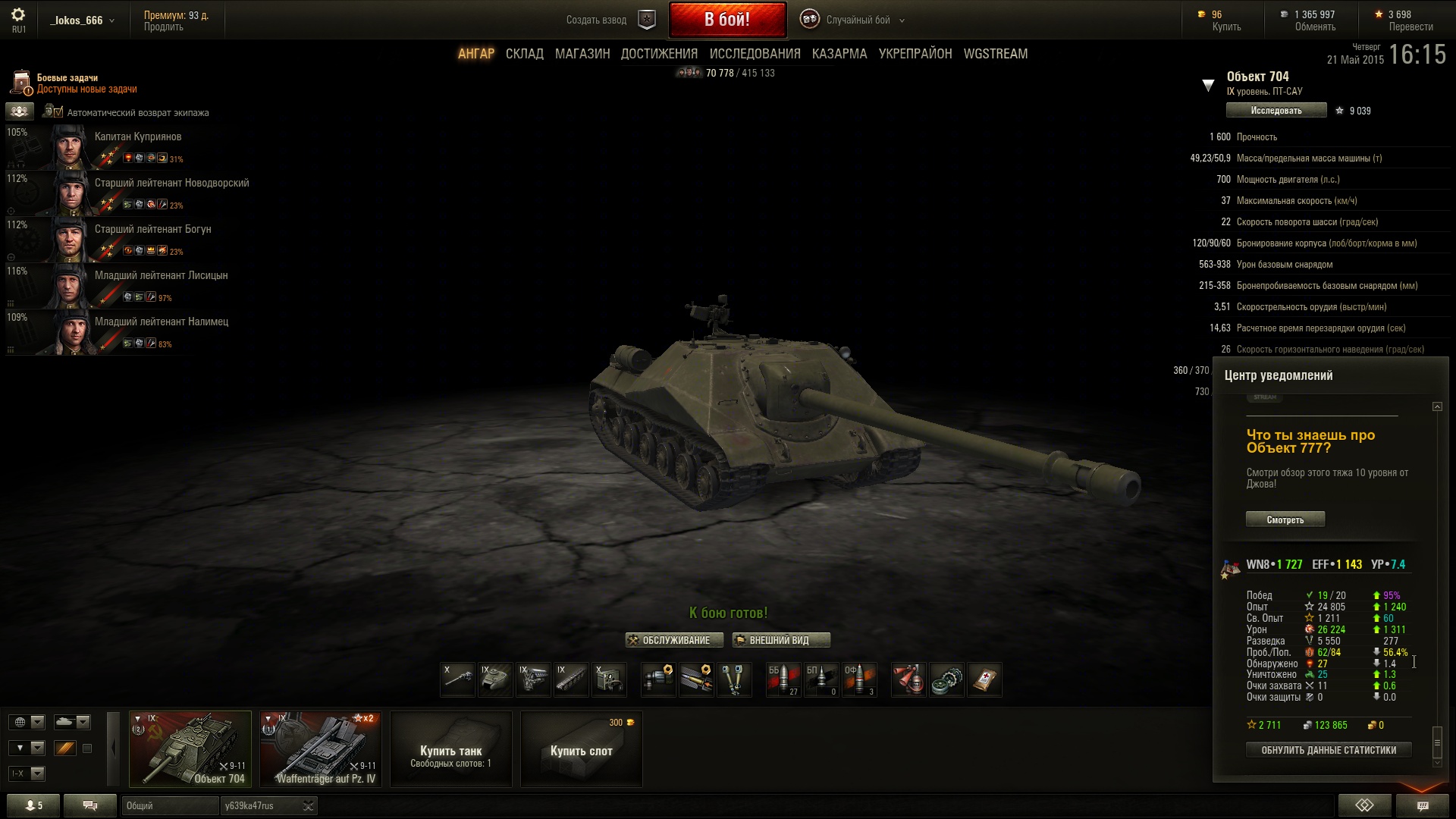This screenshot has width=1456, height=819.
Task: Reset statistics with ОБНУЛИТЬ ДАННЫЕ СТАТИСТИКИ
Action: tap(1328, 750)
